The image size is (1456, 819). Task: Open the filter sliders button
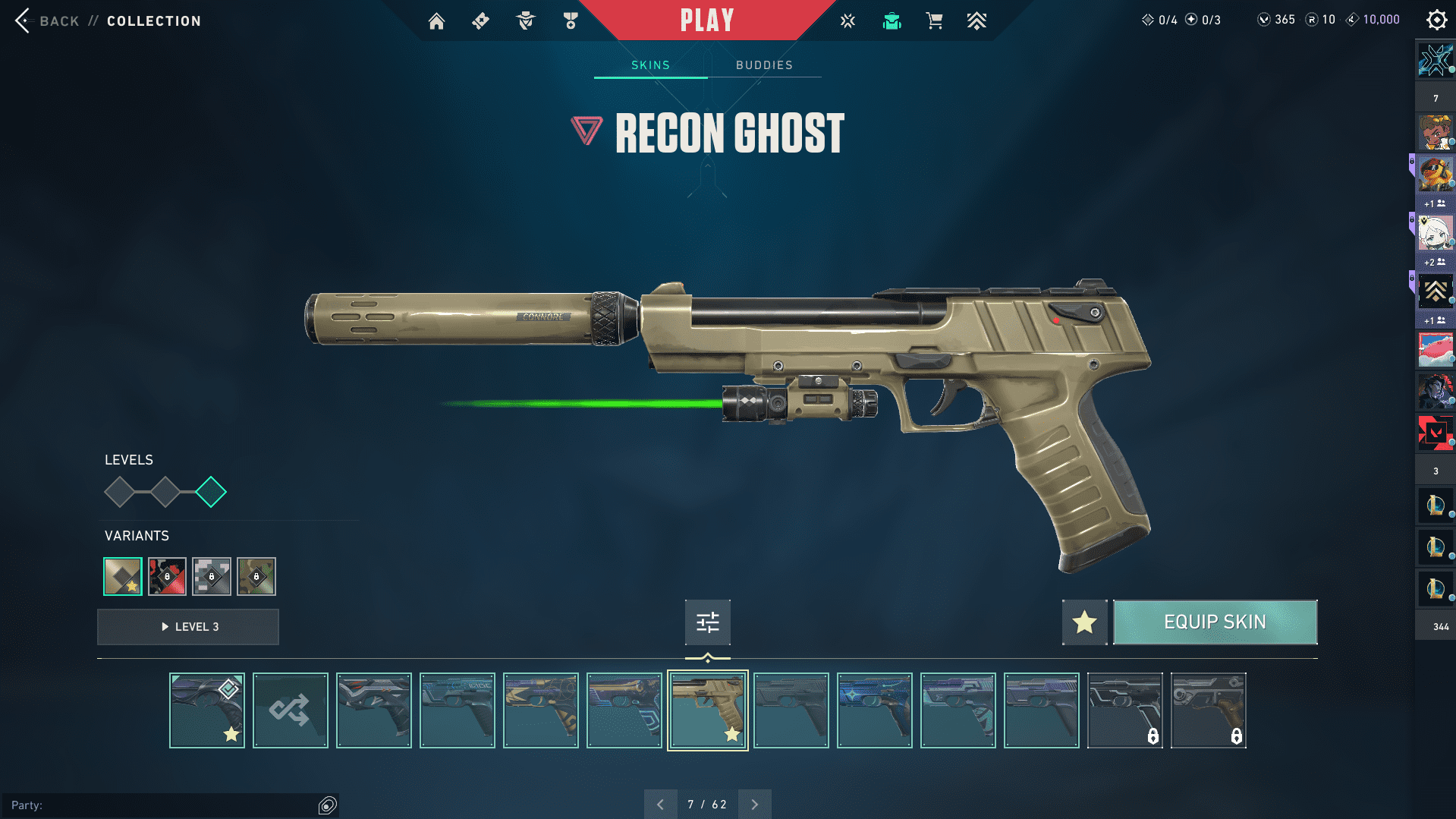[707, 622]
